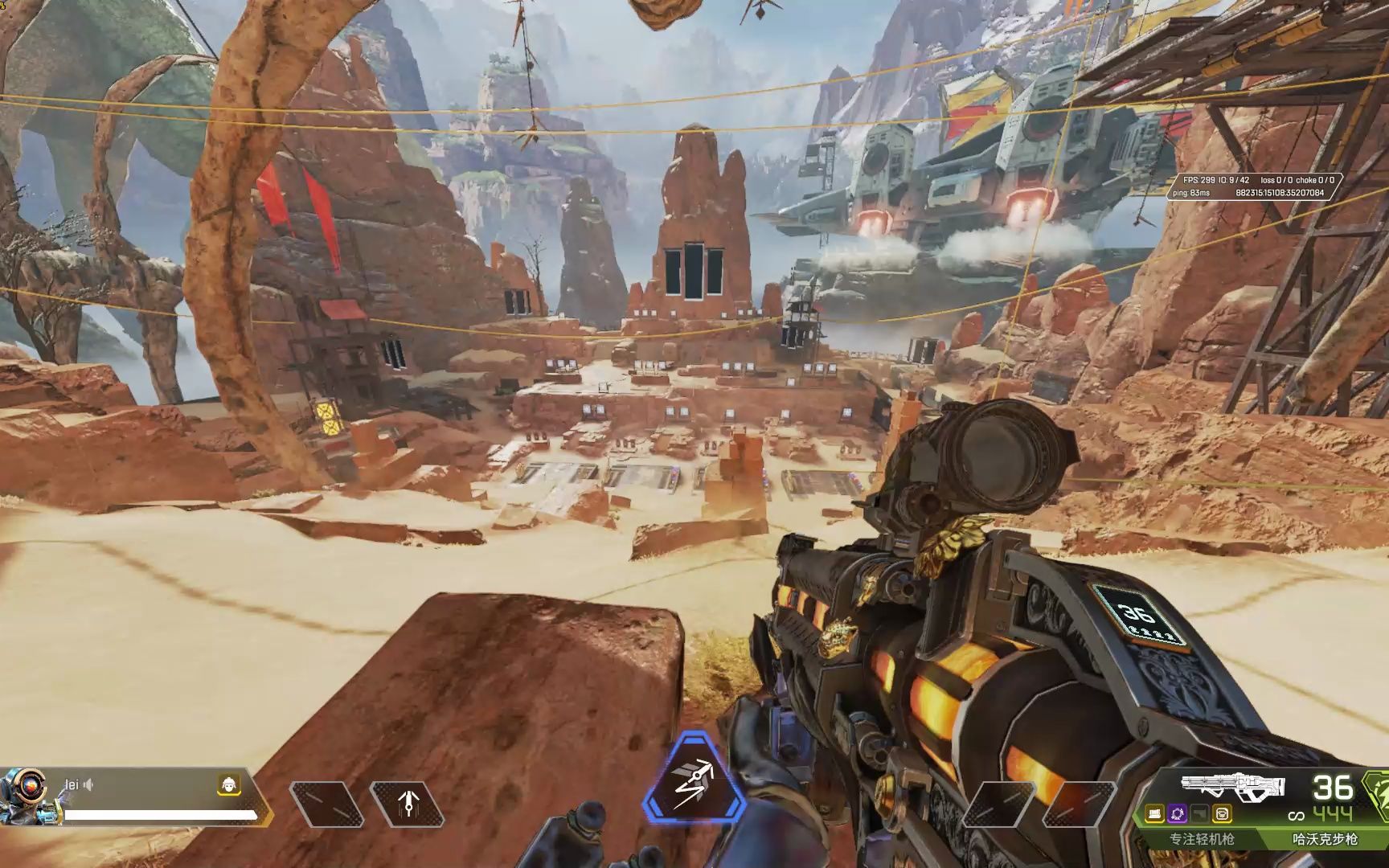Select the purple attachment icon
1389x868 pixels.
click(1178, 813)
